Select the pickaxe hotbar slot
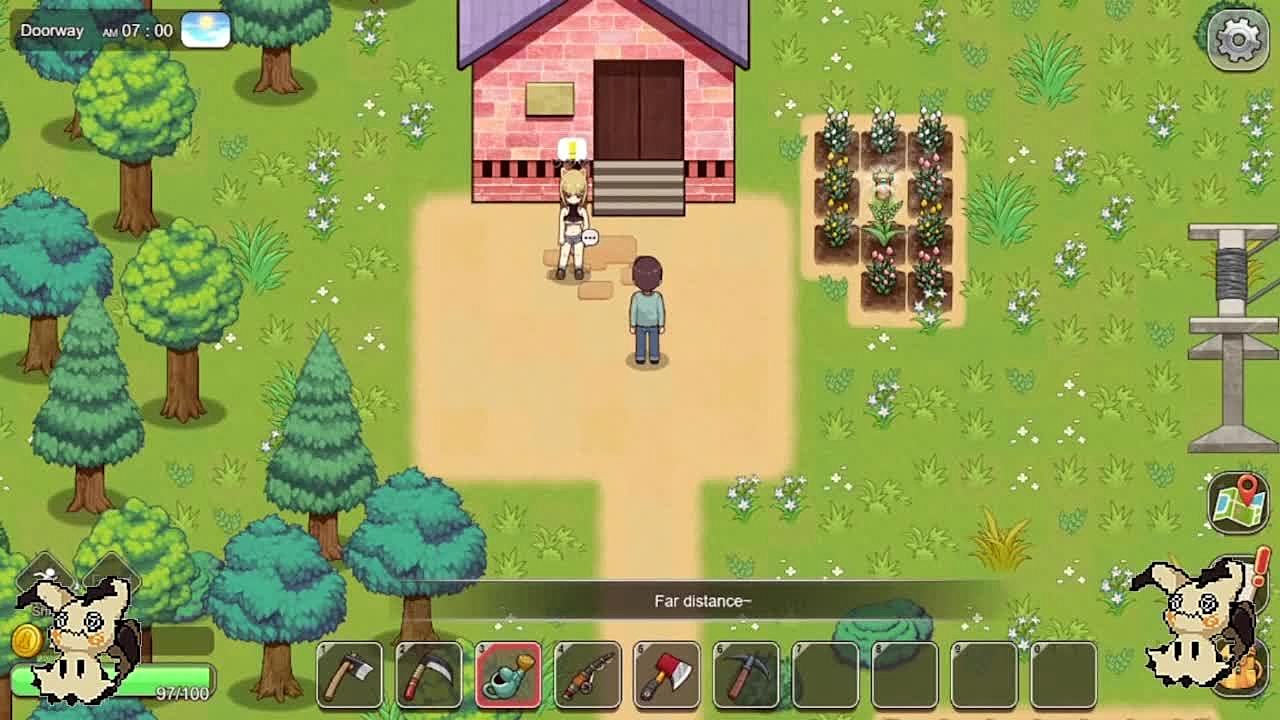Image resolution: width=1280 pixels, height=720 pixels. (745, 675)
